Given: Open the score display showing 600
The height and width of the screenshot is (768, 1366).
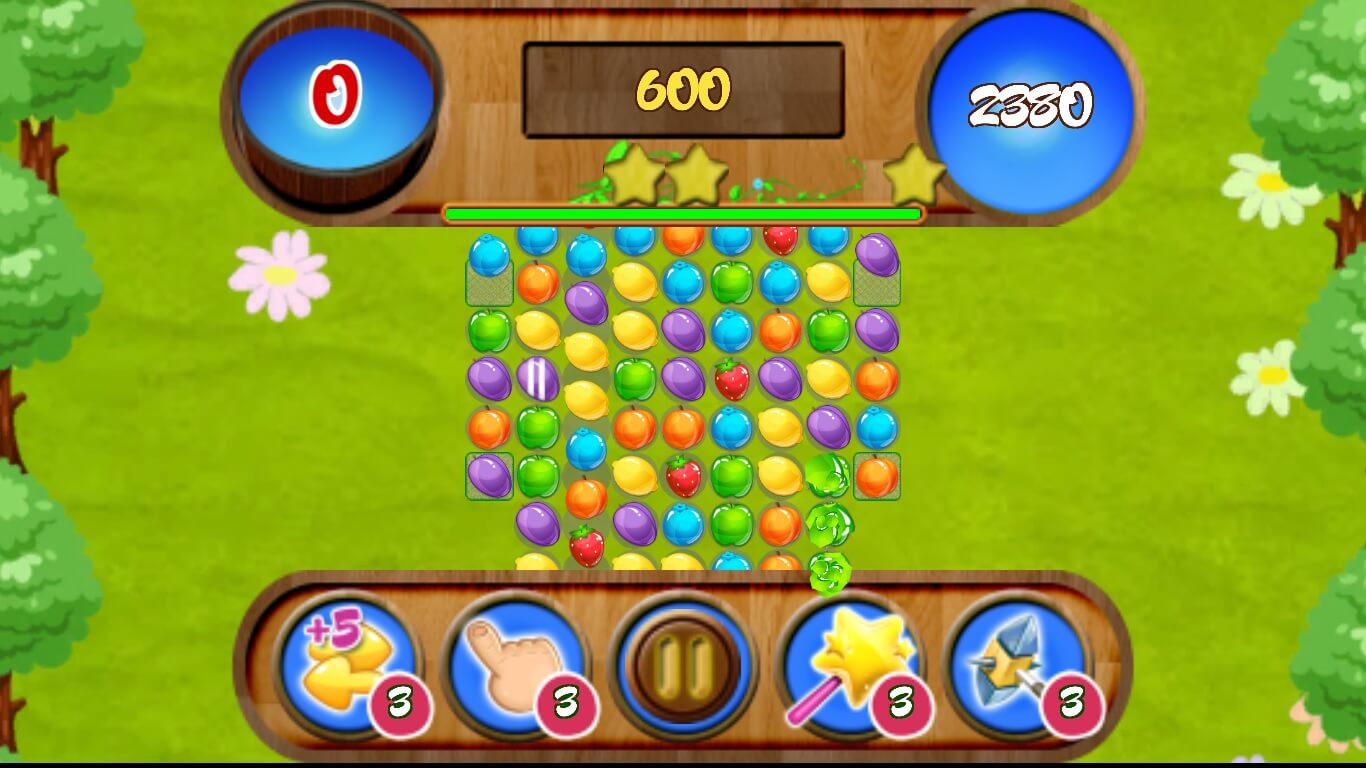Looking at the screenshot, I should tap(683, 90).
